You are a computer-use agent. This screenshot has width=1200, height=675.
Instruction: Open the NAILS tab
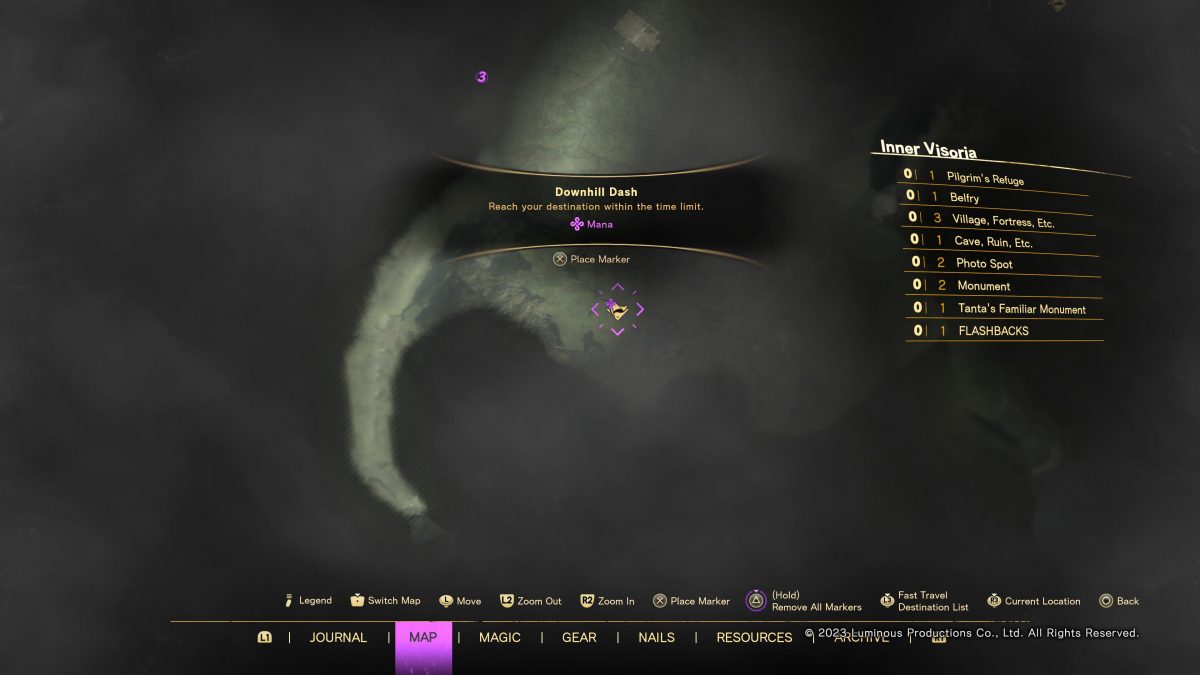656,637
